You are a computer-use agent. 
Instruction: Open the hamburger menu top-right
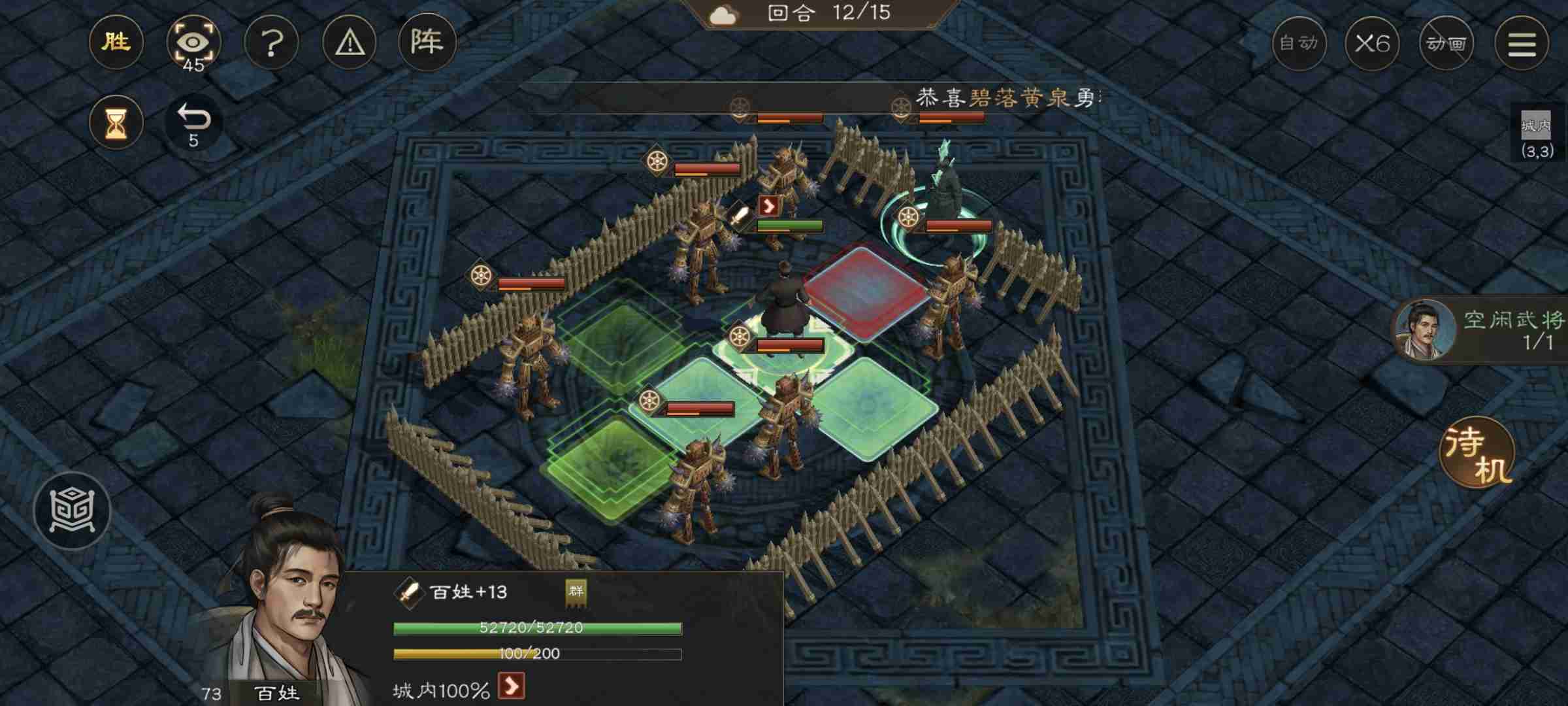pyautogui.click(x=1522, y=43)
